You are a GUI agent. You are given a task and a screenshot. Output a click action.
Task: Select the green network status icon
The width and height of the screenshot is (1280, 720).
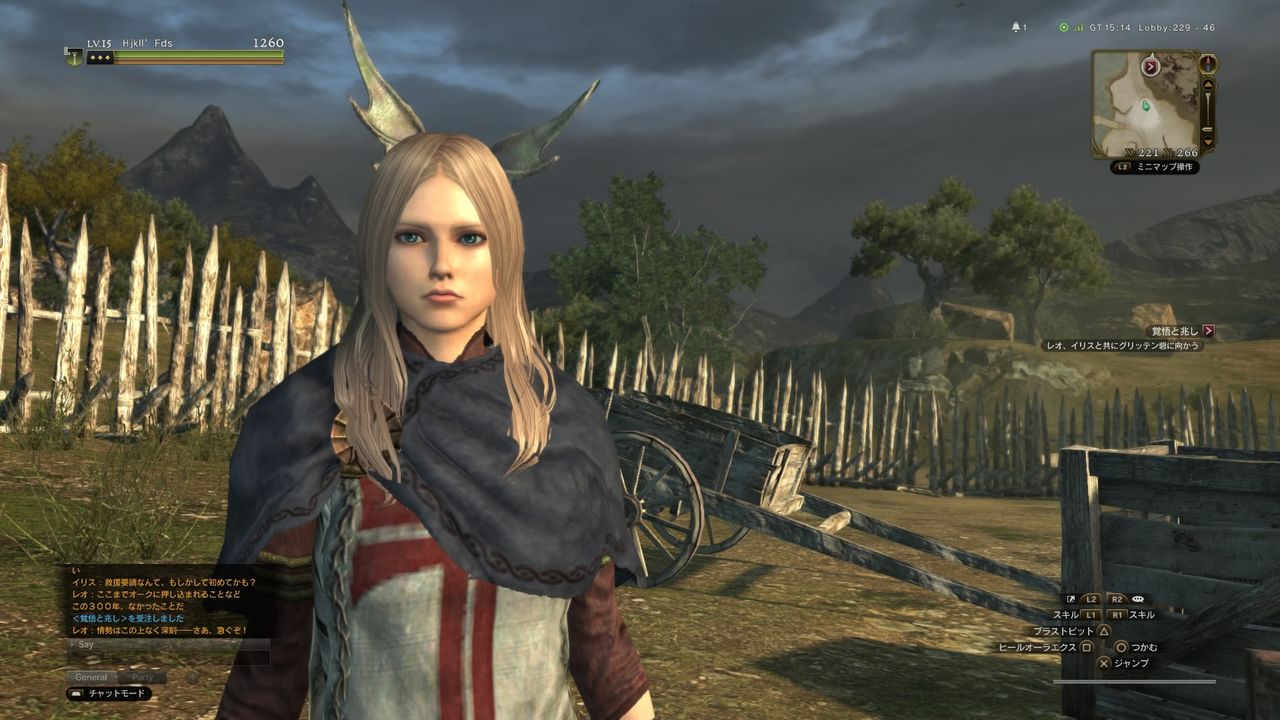[x=1063, y=27]
